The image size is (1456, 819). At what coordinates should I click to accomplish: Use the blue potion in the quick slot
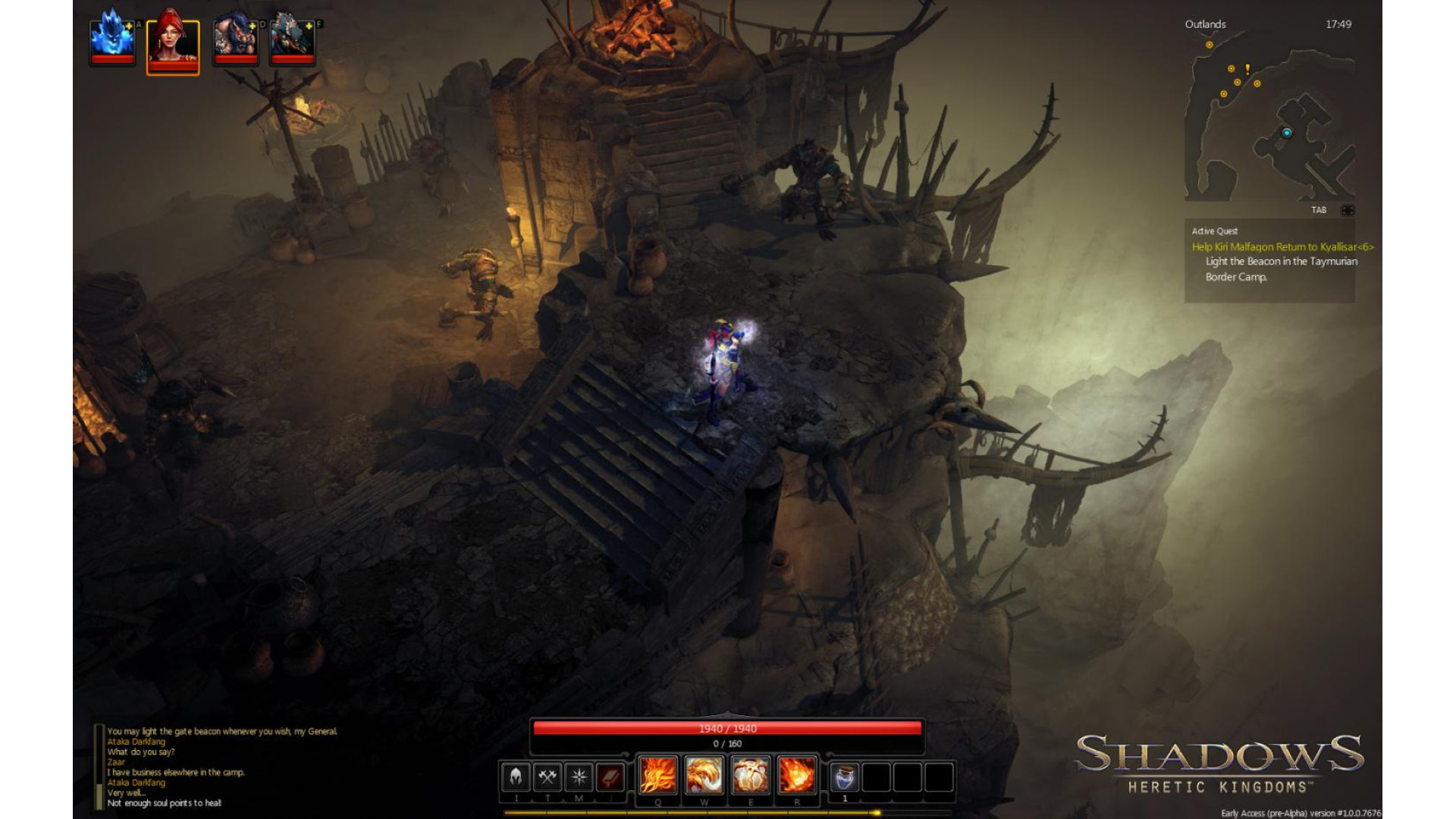[x=845, y=777]
